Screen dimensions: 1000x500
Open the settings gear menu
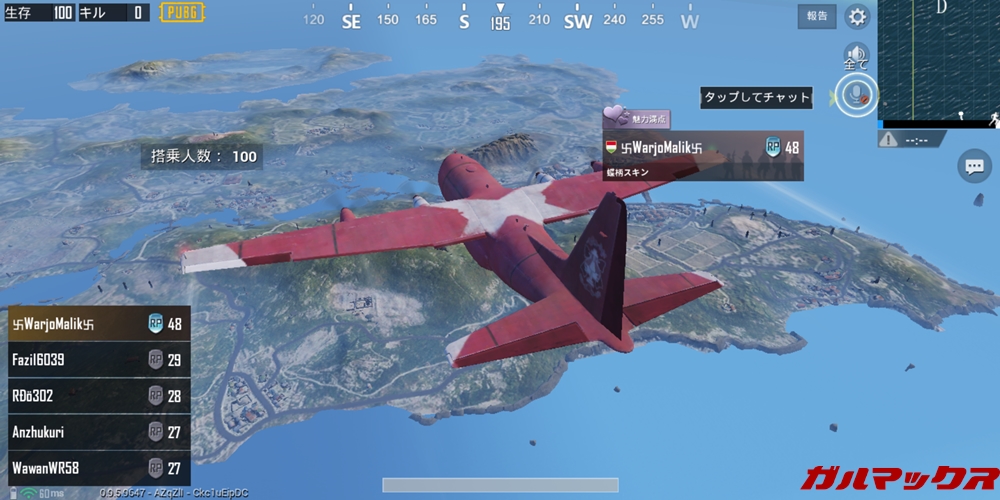(857, 16)
